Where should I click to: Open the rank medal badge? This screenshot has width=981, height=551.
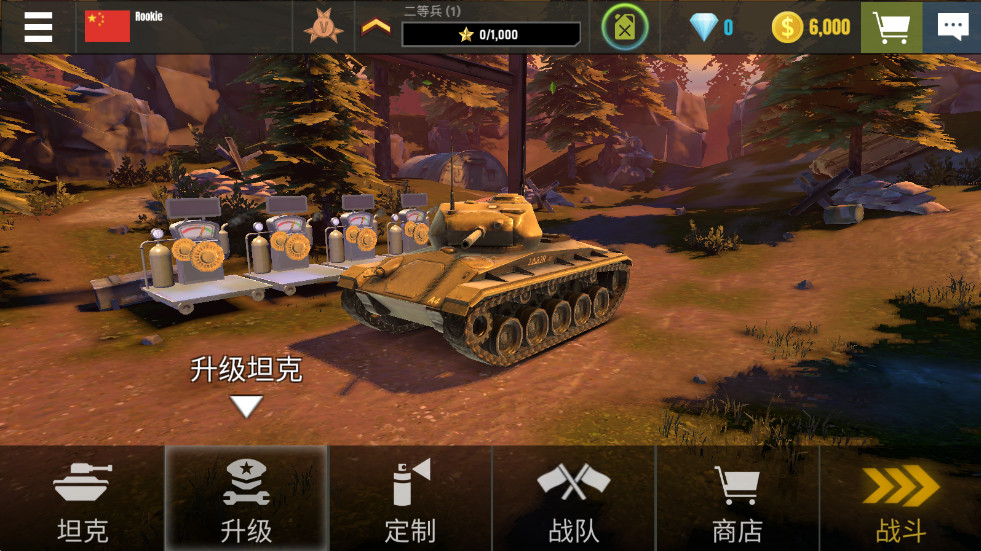point(323,27)
